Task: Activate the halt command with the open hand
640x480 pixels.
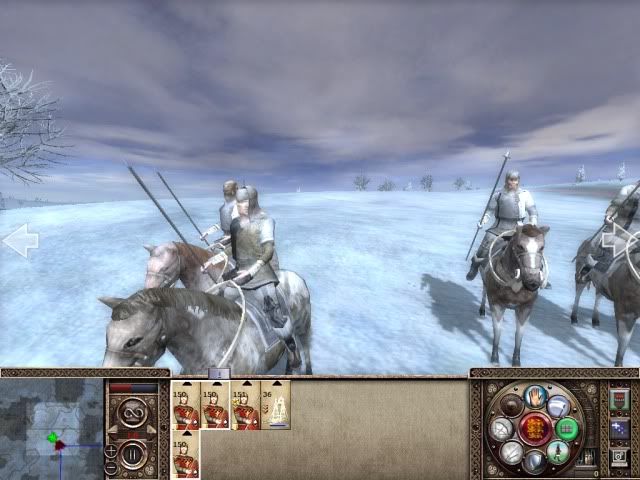Action: pyautogui.click(x=533, y=396)
